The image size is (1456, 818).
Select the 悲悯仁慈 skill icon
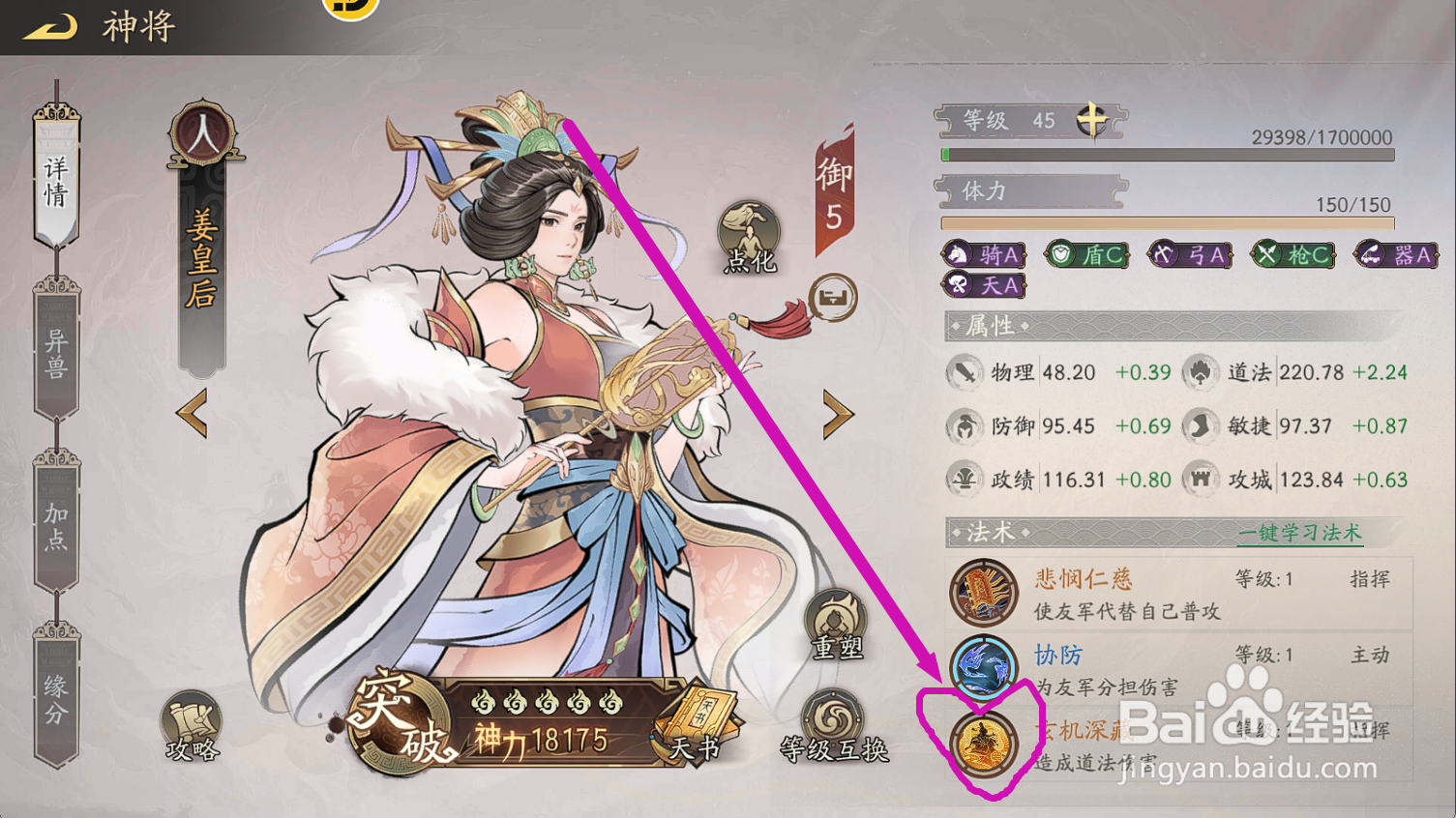[984, 593]
